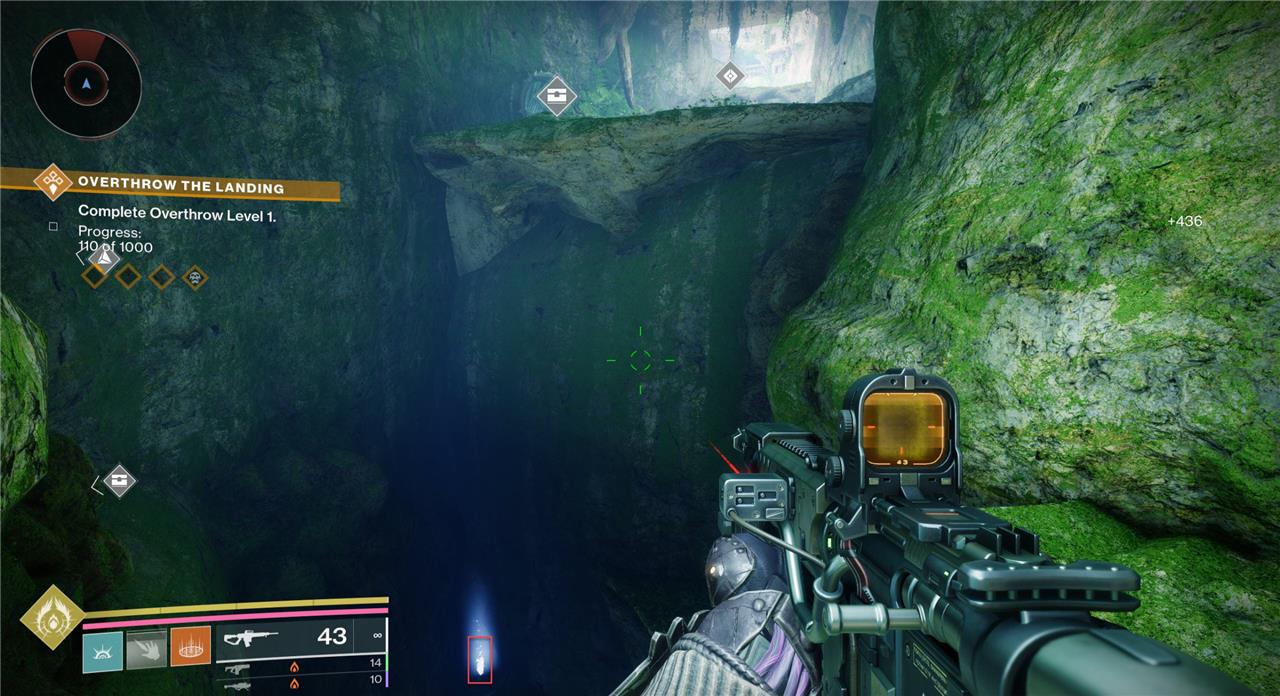Click the golden Super ability diamond icon
The width and height of the screenshot is (1280, 696).
click(x=52, y=618)
